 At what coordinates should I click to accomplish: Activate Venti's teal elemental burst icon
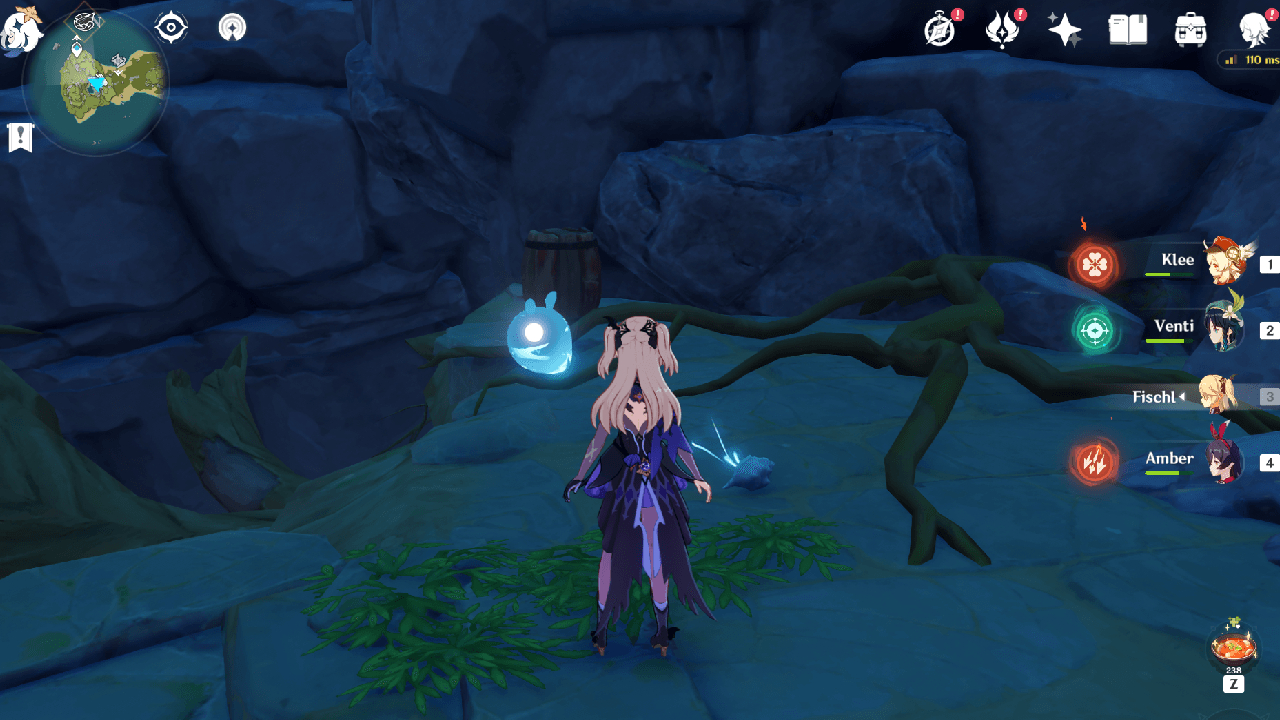pyautogui.click(x=1095, y=330)
